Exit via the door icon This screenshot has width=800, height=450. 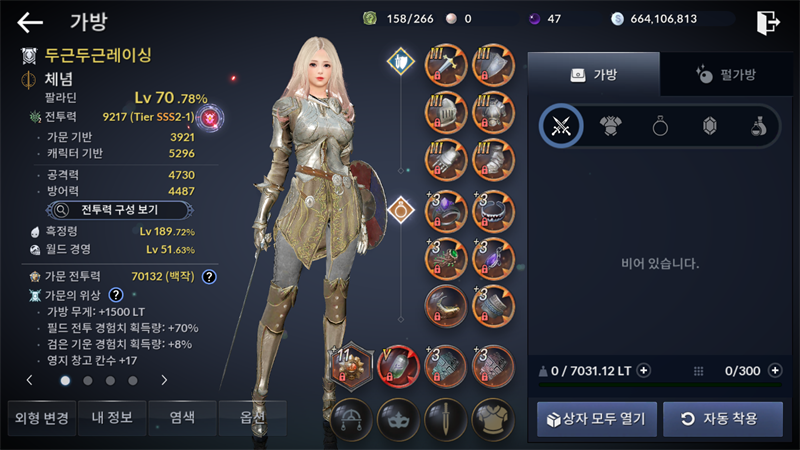click(768, 22)
